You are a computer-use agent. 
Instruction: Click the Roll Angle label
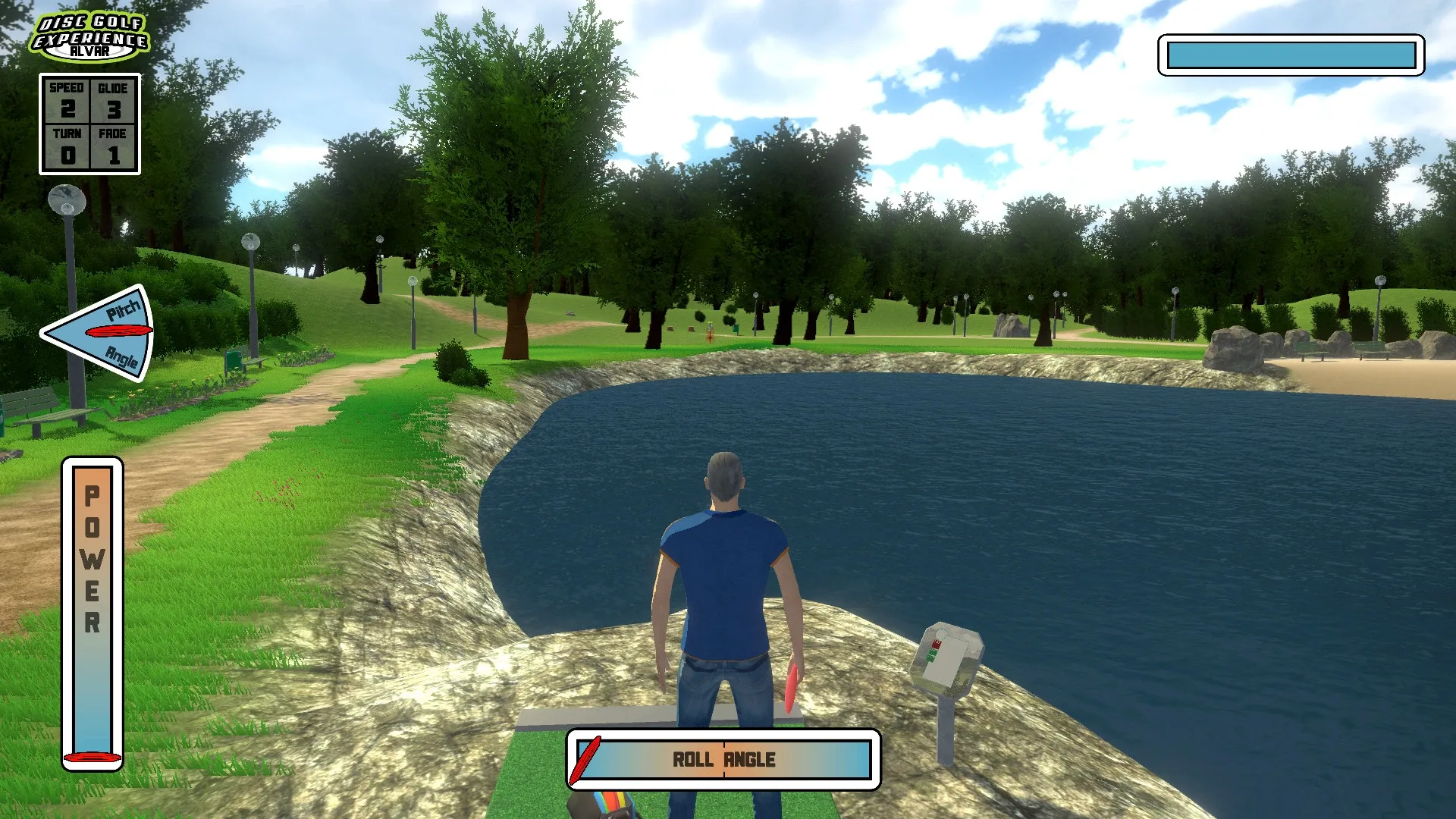(724, 758)
